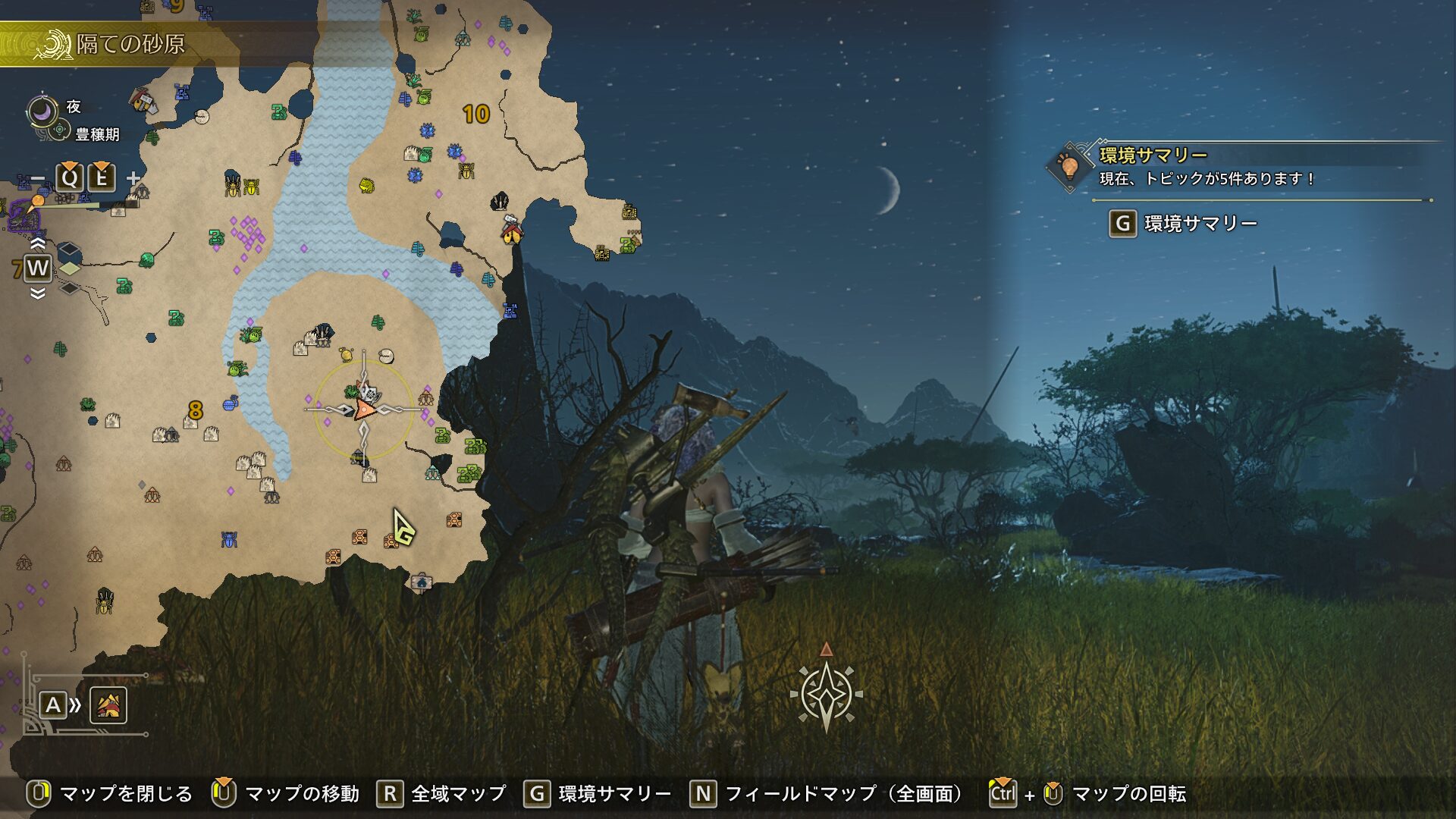1456x819 pixels.
Task: Zoom in the map with the plus button
Action: (x=133, y=179)
